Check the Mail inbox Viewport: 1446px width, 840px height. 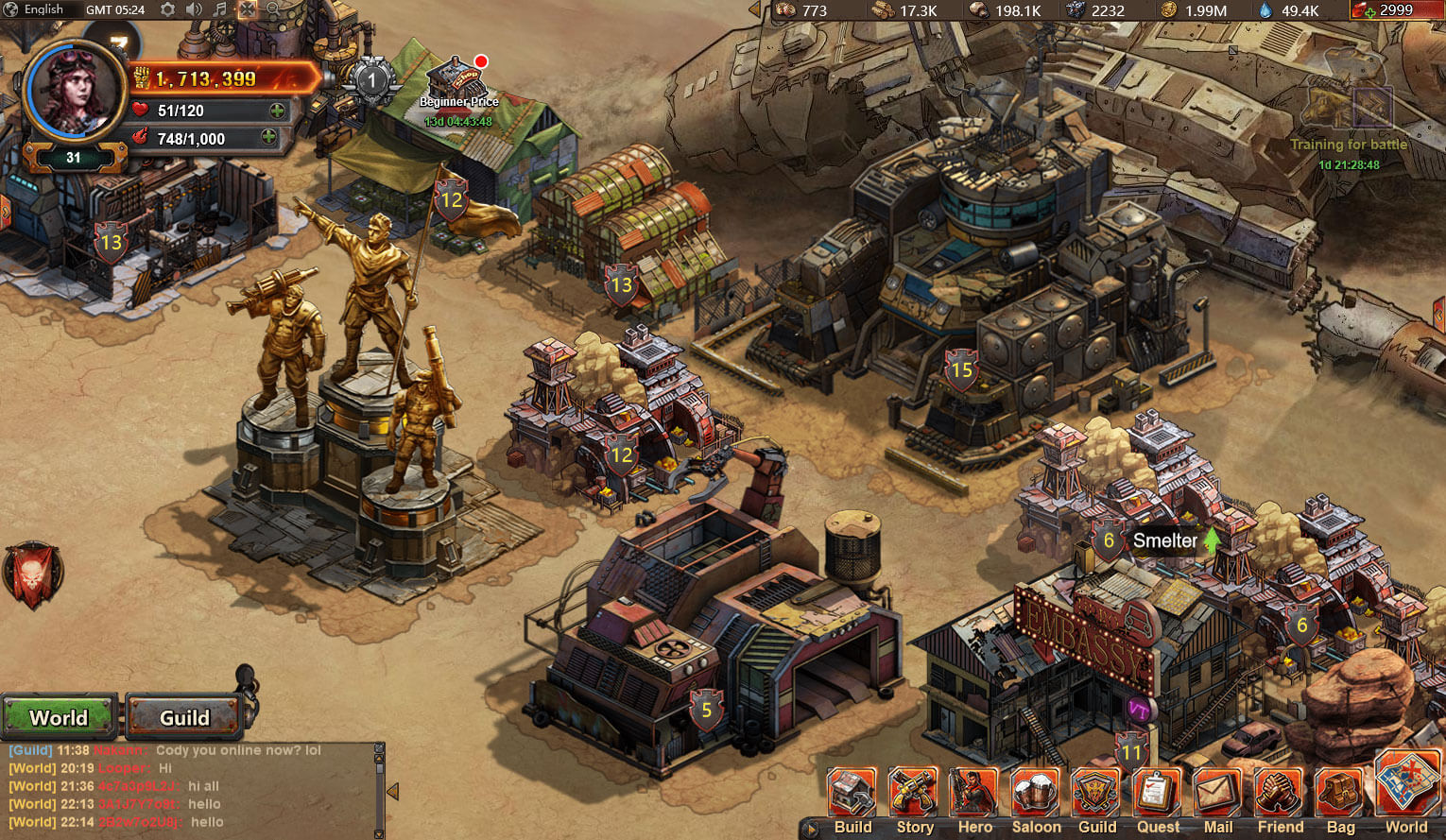[1218, 794]
